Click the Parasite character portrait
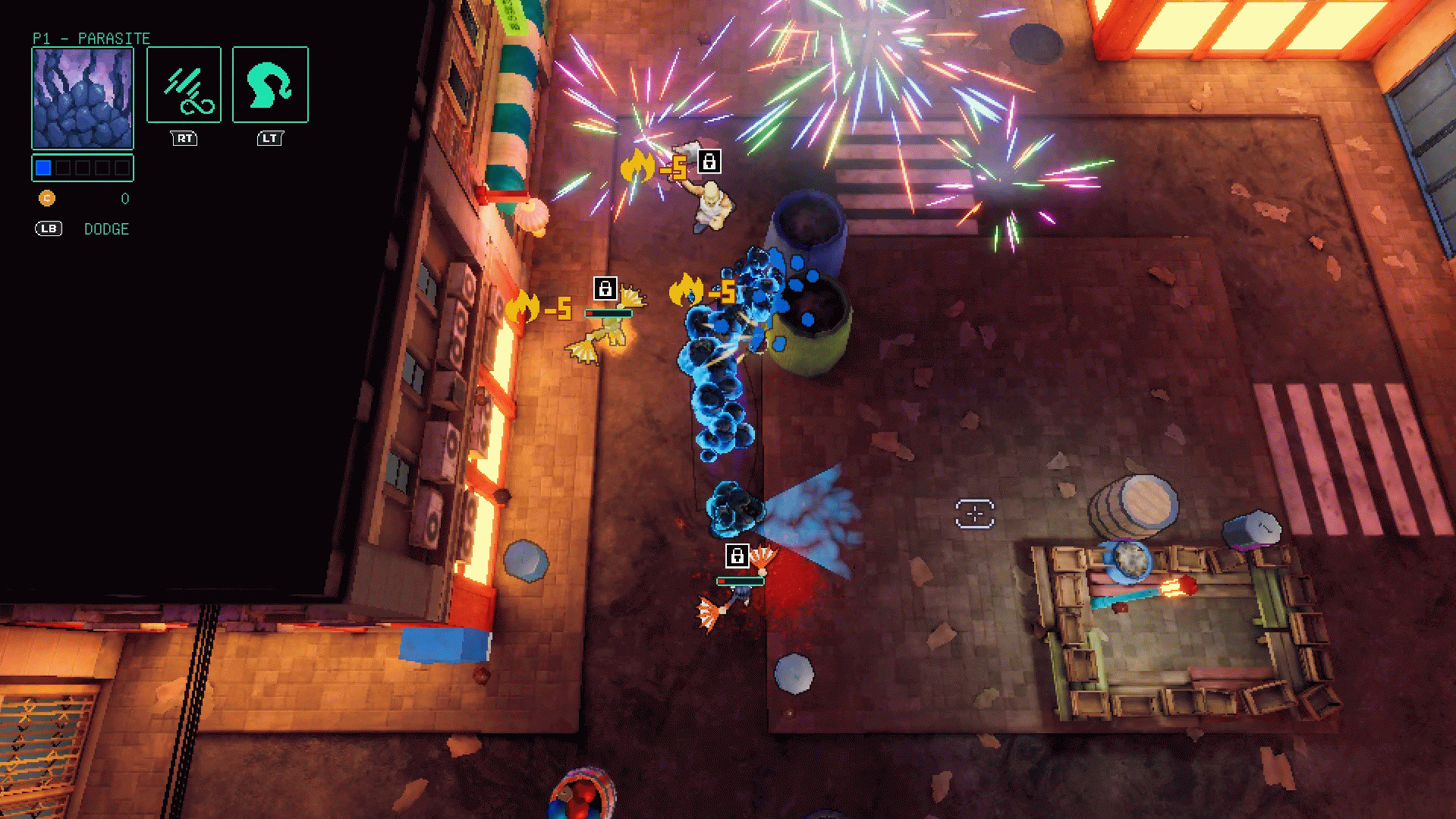This screenshot has width=1456, height=819. pyautogui.click(x=83, y=98)
